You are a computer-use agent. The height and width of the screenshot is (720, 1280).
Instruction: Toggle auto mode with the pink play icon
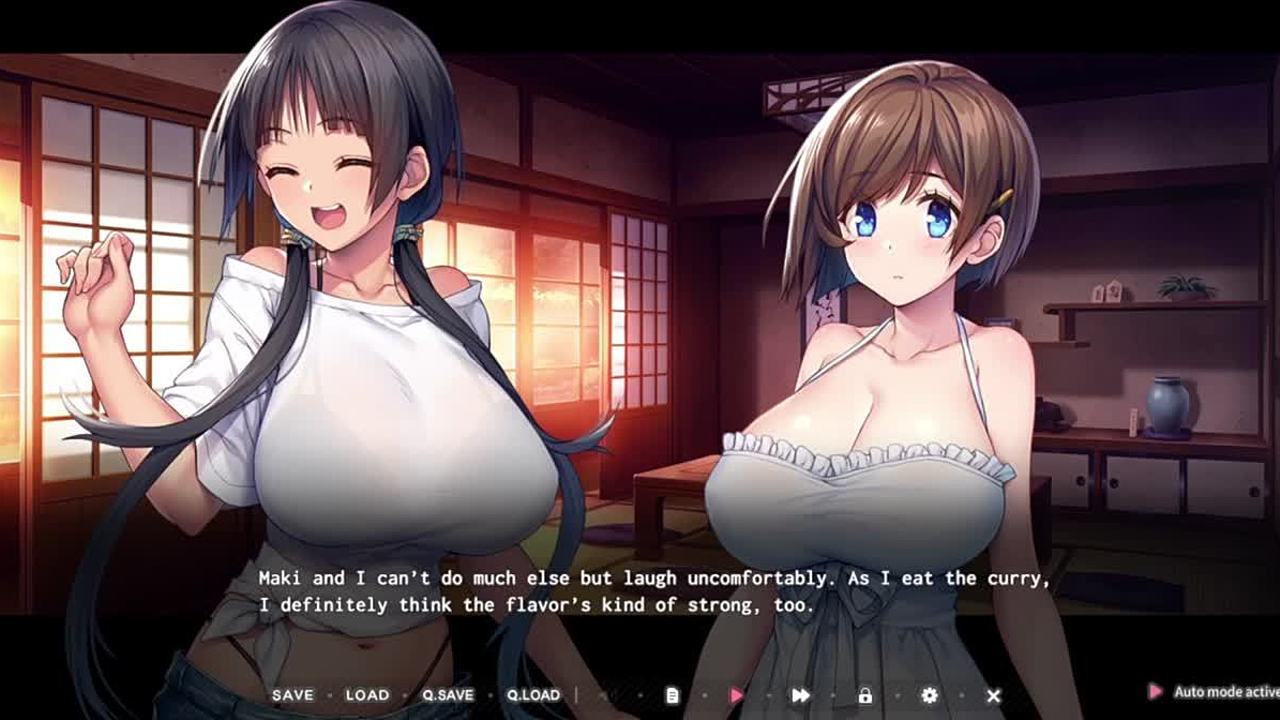tap(737, 695)
